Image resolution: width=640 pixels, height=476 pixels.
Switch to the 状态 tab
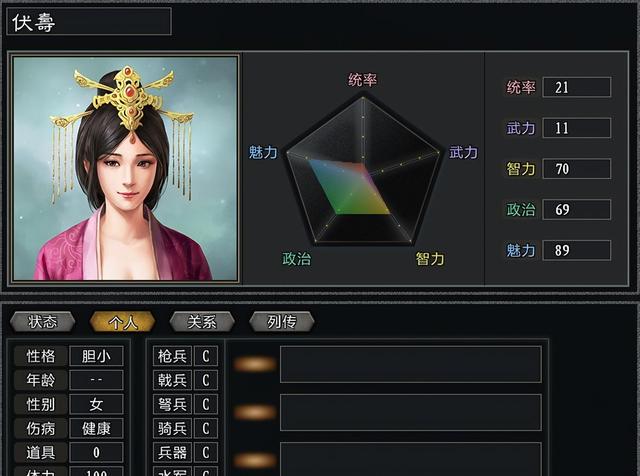(42, 322)
